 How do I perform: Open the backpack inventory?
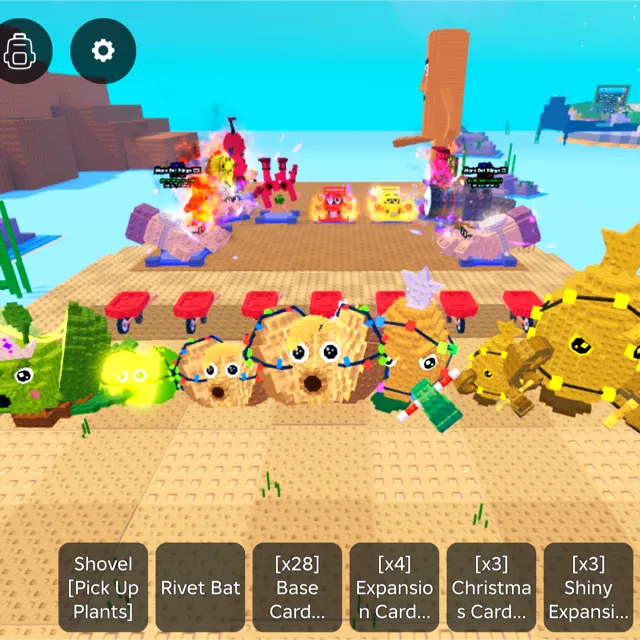[x=19, y=49]
